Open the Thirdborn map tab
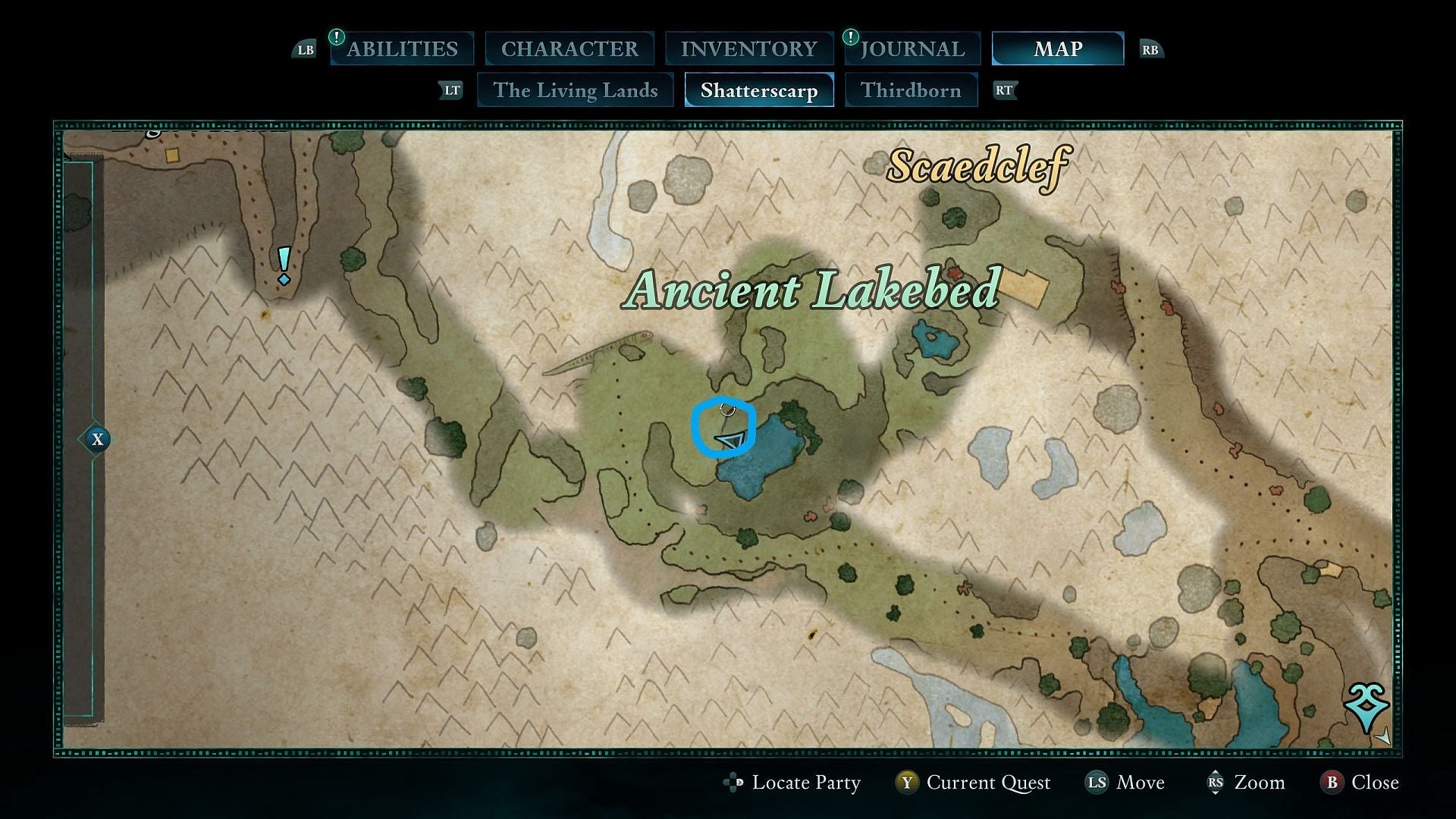The image size is (1456, 819). click(x=911, y=89)
